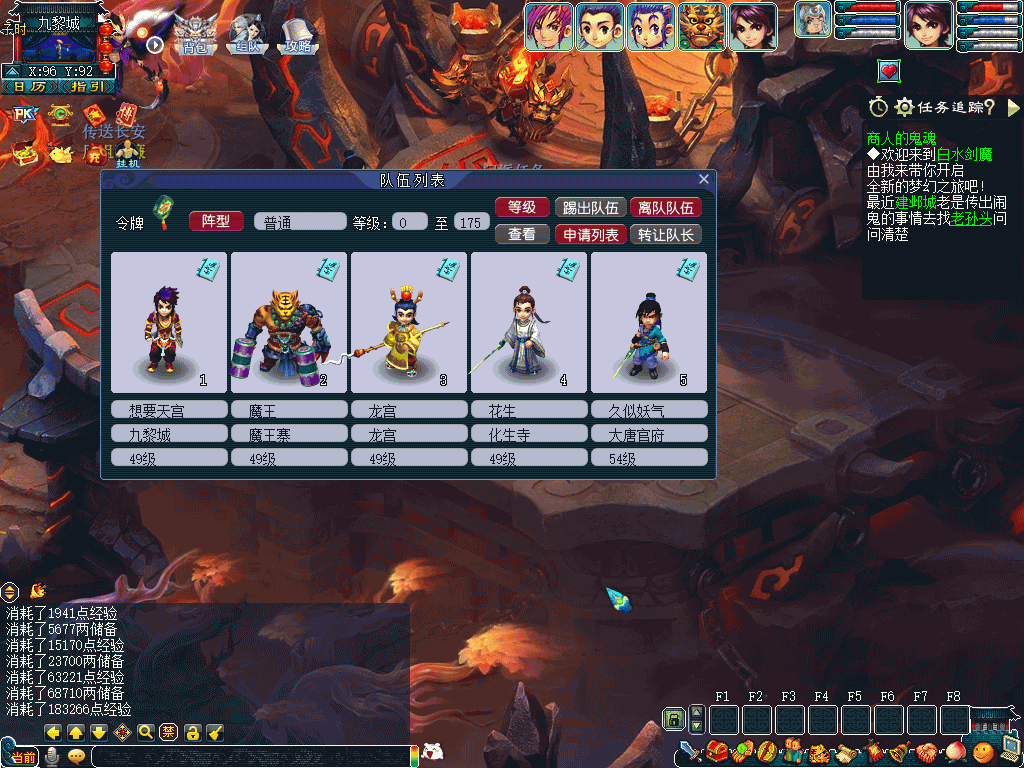Close the 队伍列表 team list window
Image resolution: width=1024 pixels, height=768 pixels.
coord(704,180)
